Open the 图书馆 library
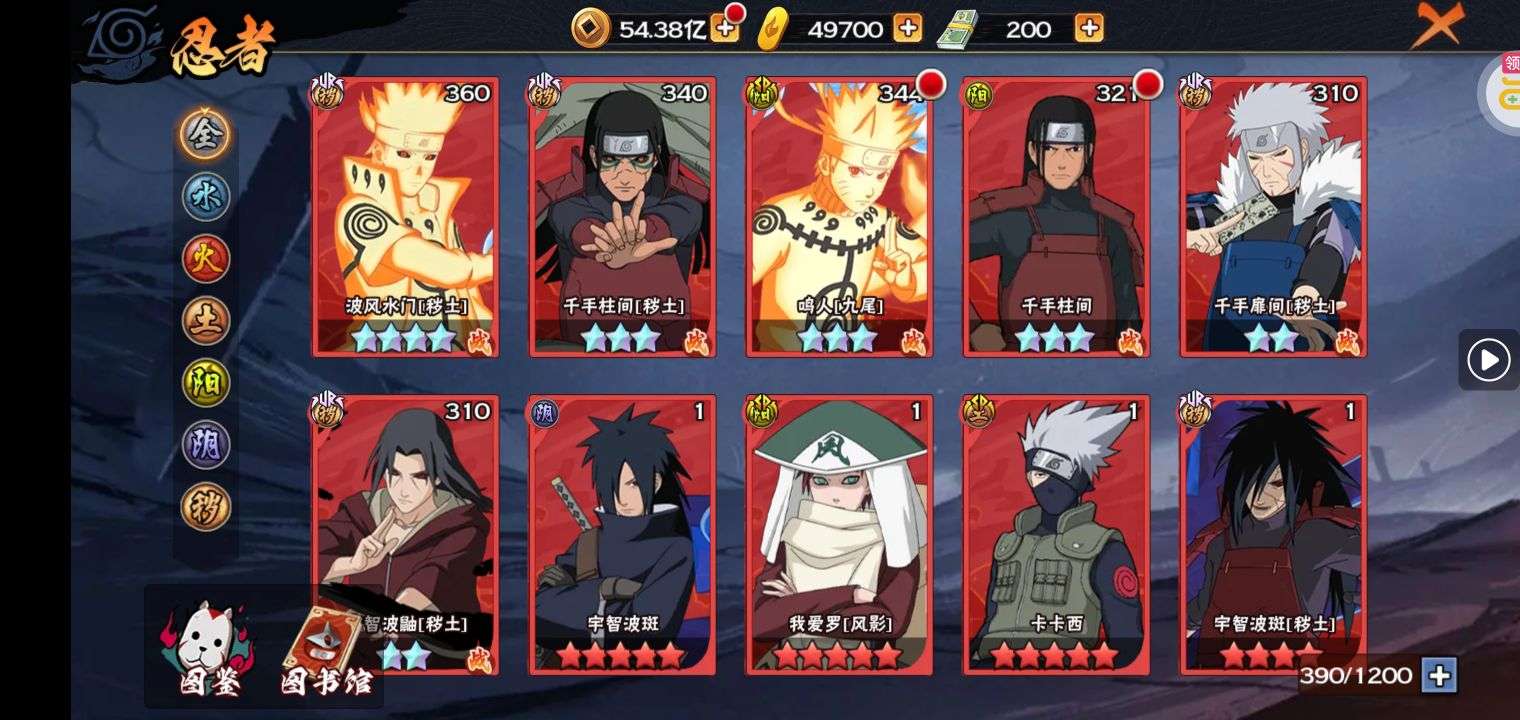 (324, 652)
